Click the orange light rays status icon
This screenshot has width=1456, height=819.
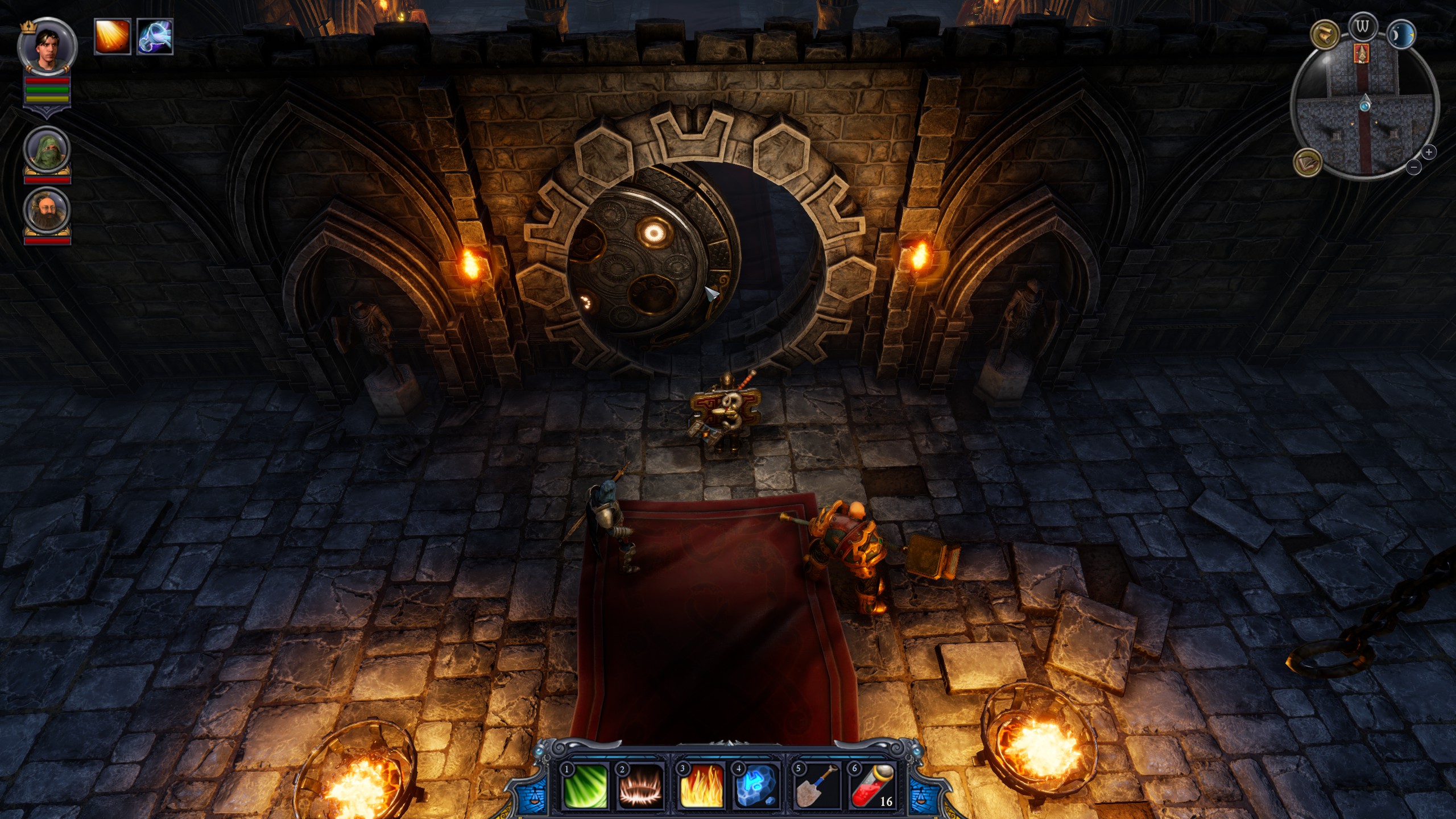point(113,36)
